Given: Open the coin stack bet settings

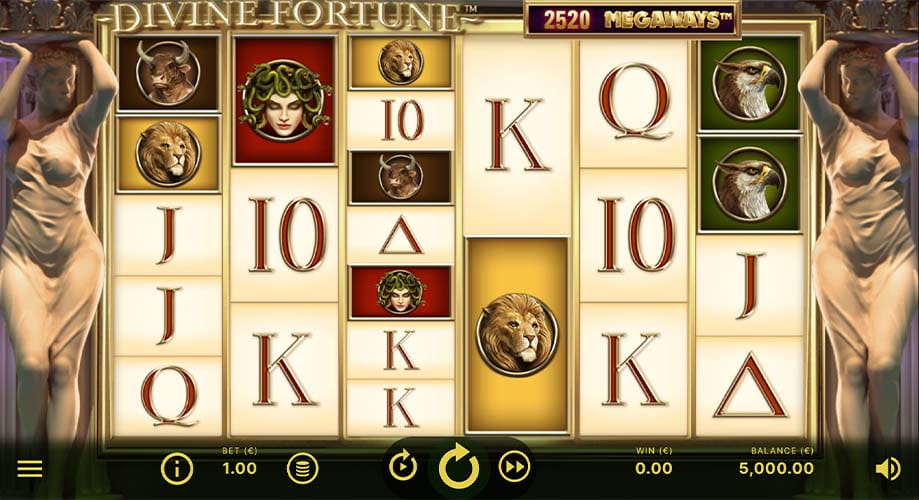Looking at the screenshot, I should pos(302,468).
